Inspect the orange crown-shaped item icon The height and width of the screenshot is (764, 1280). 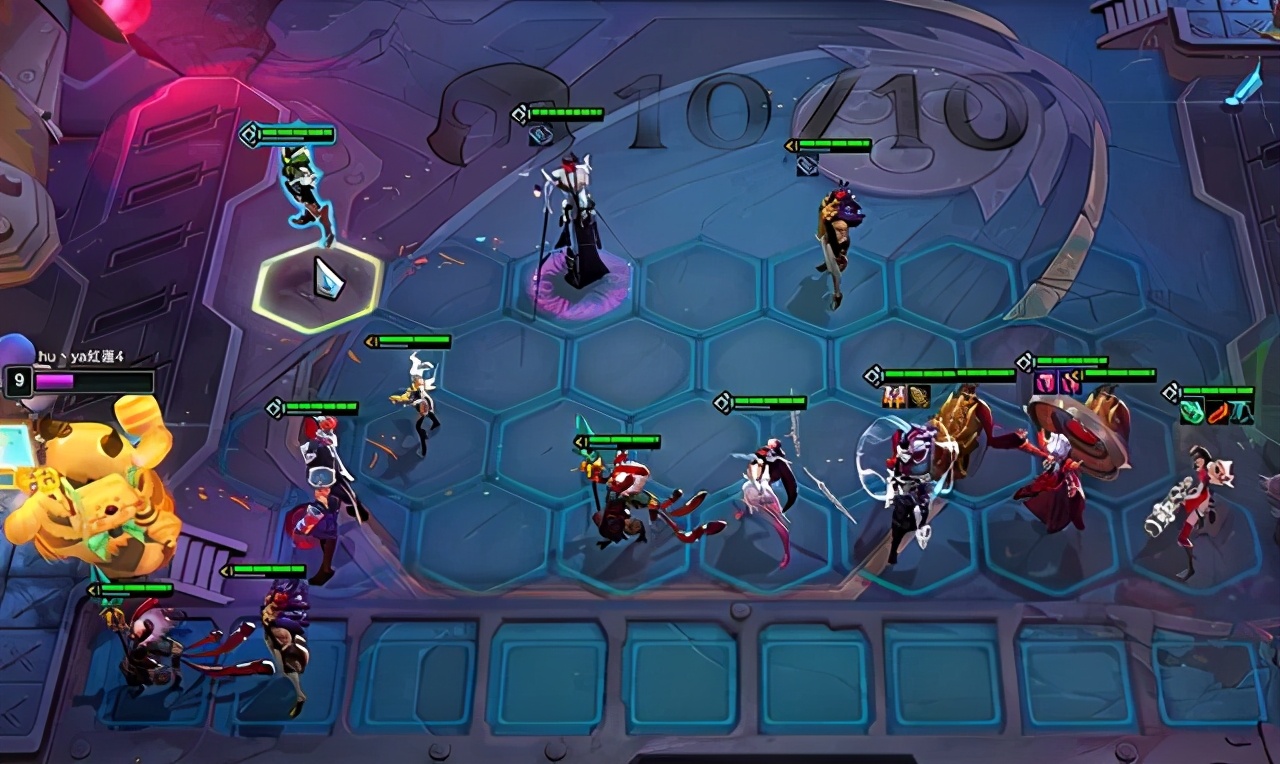click(x=894, y=396)
